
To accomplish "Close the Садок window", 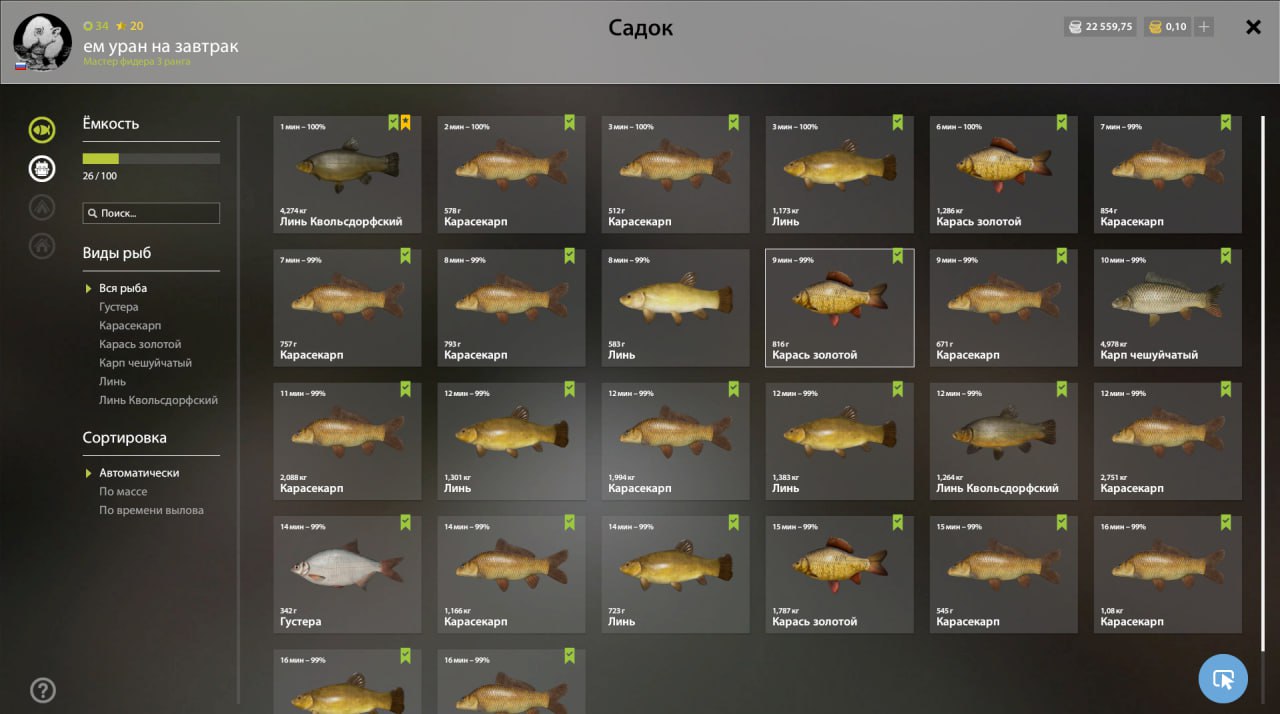I will click(1253, 27).
